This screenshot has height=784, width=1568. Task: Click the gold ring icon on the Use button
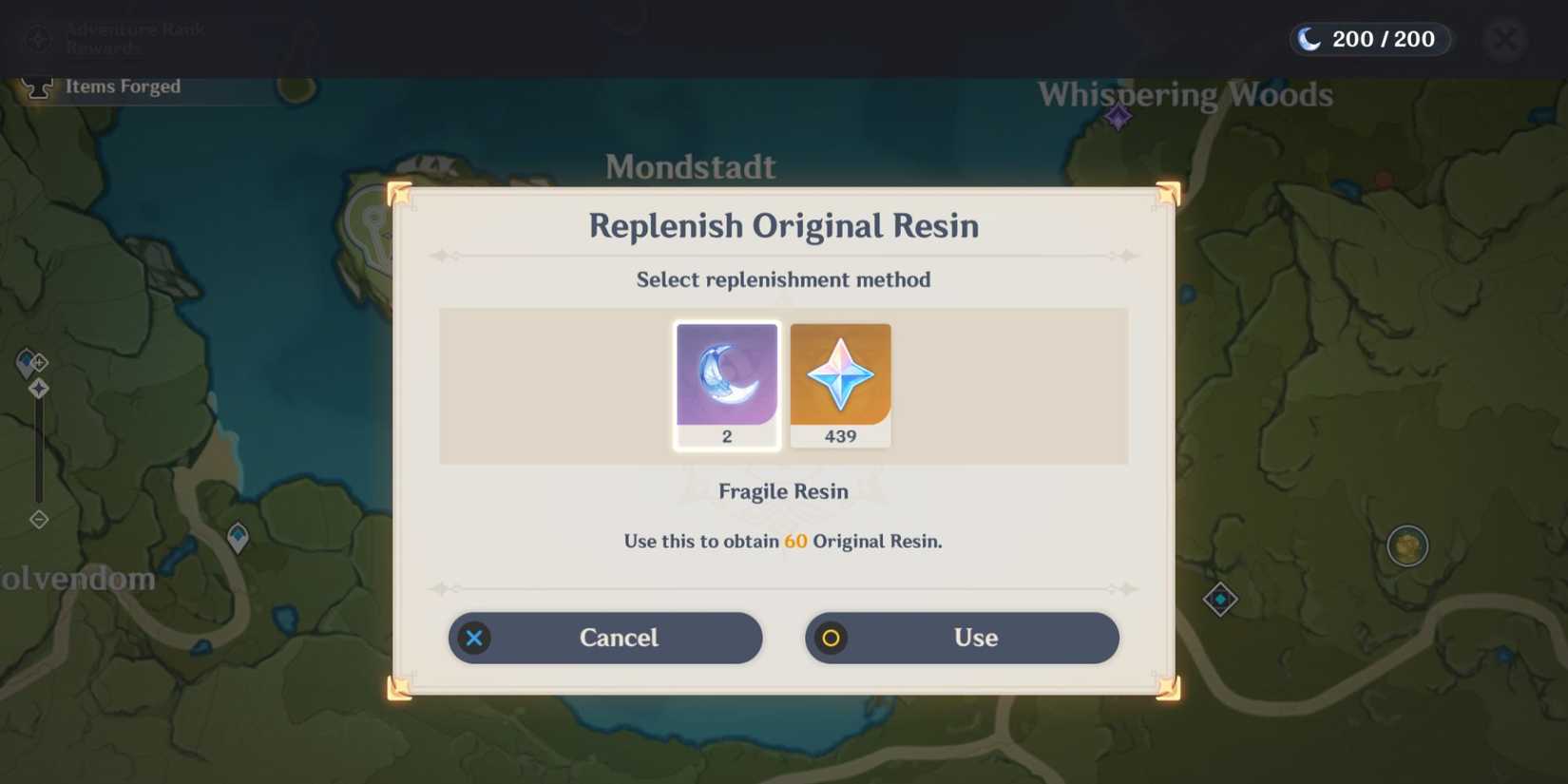tap(832, 638)
